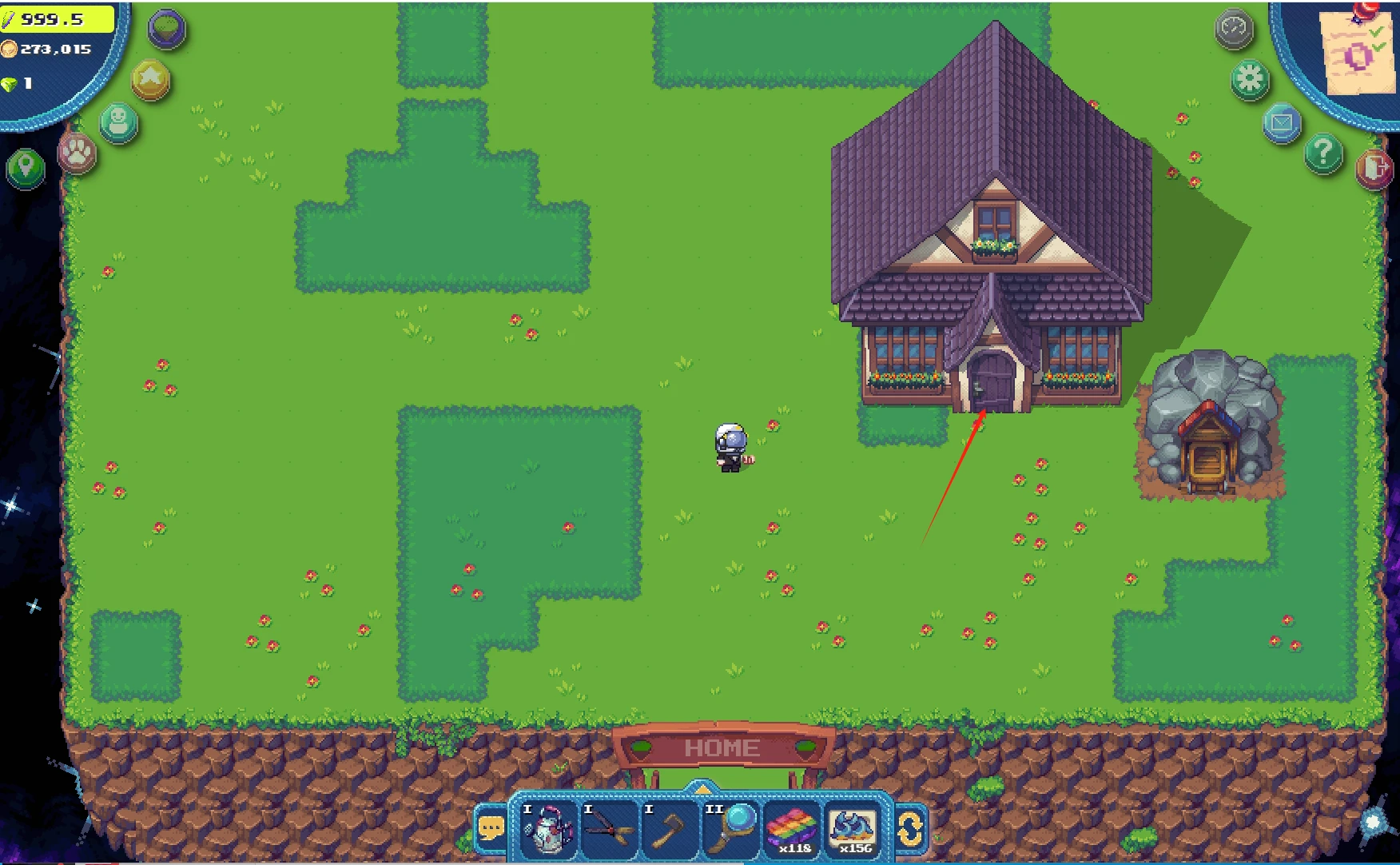Open the chat speech bubble

coord(491,830)
